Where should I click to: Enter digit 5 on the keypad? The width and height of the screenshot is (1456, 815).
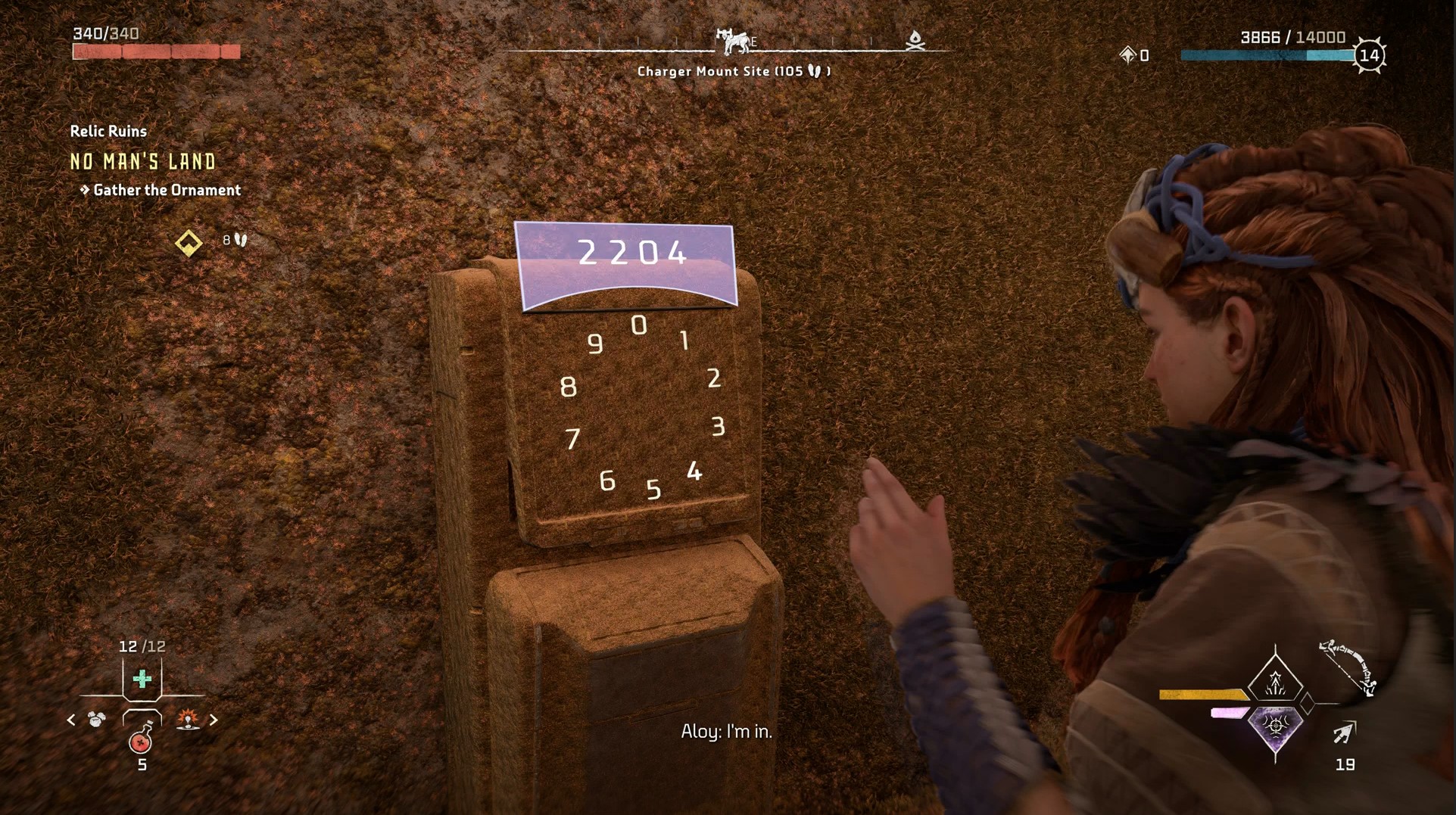(653, 490)
